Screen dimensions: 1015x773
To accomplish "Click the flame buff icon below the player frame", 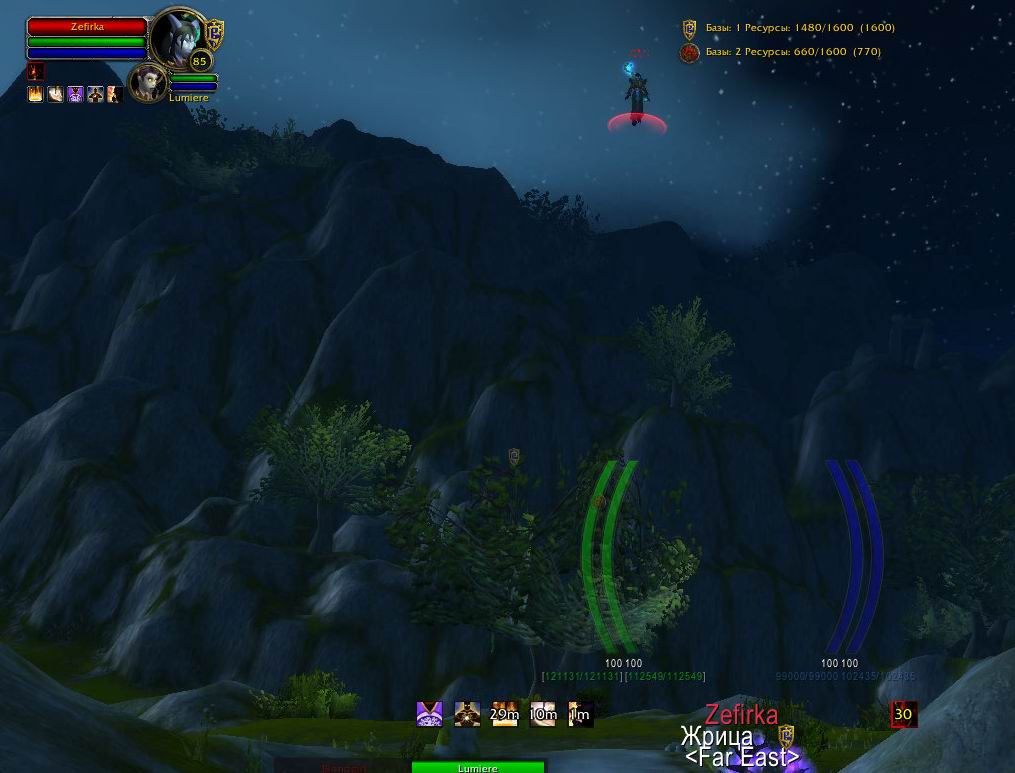I will click(x=36, y=94).
